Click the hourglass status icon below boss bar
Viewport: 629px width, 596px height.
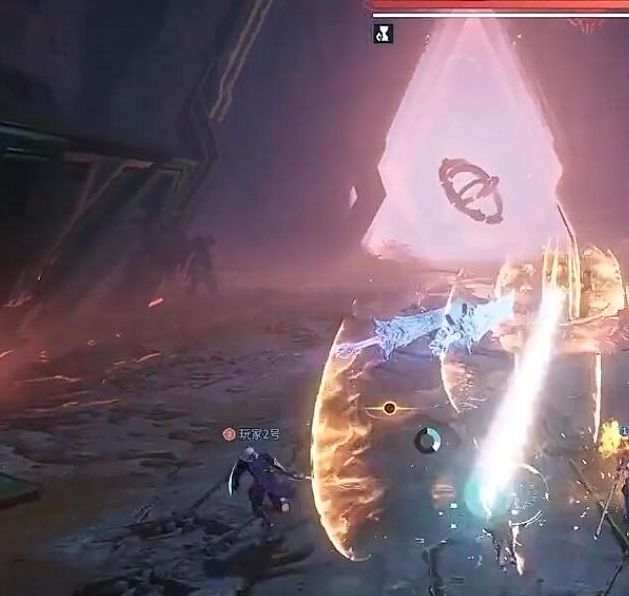tap(382, 34)
